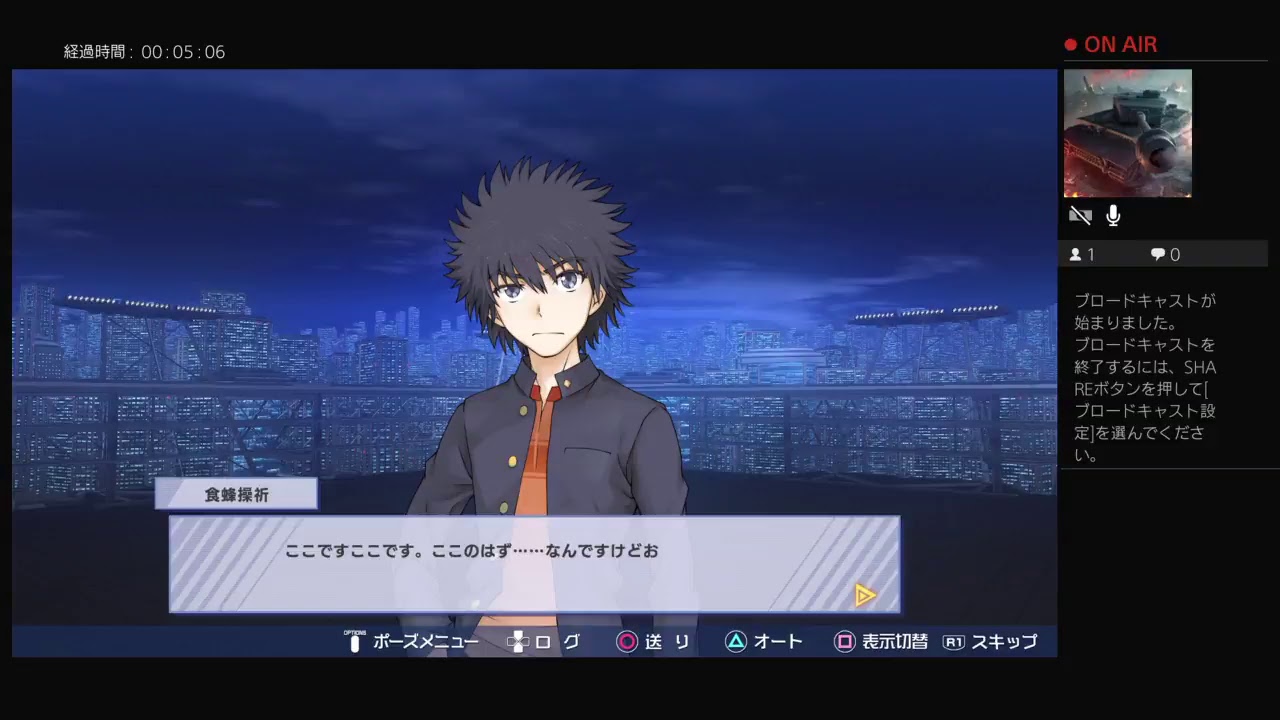
Task: Click the tank game stream thumbnail
Action: pyautogui.click(x=1128, y=133)
